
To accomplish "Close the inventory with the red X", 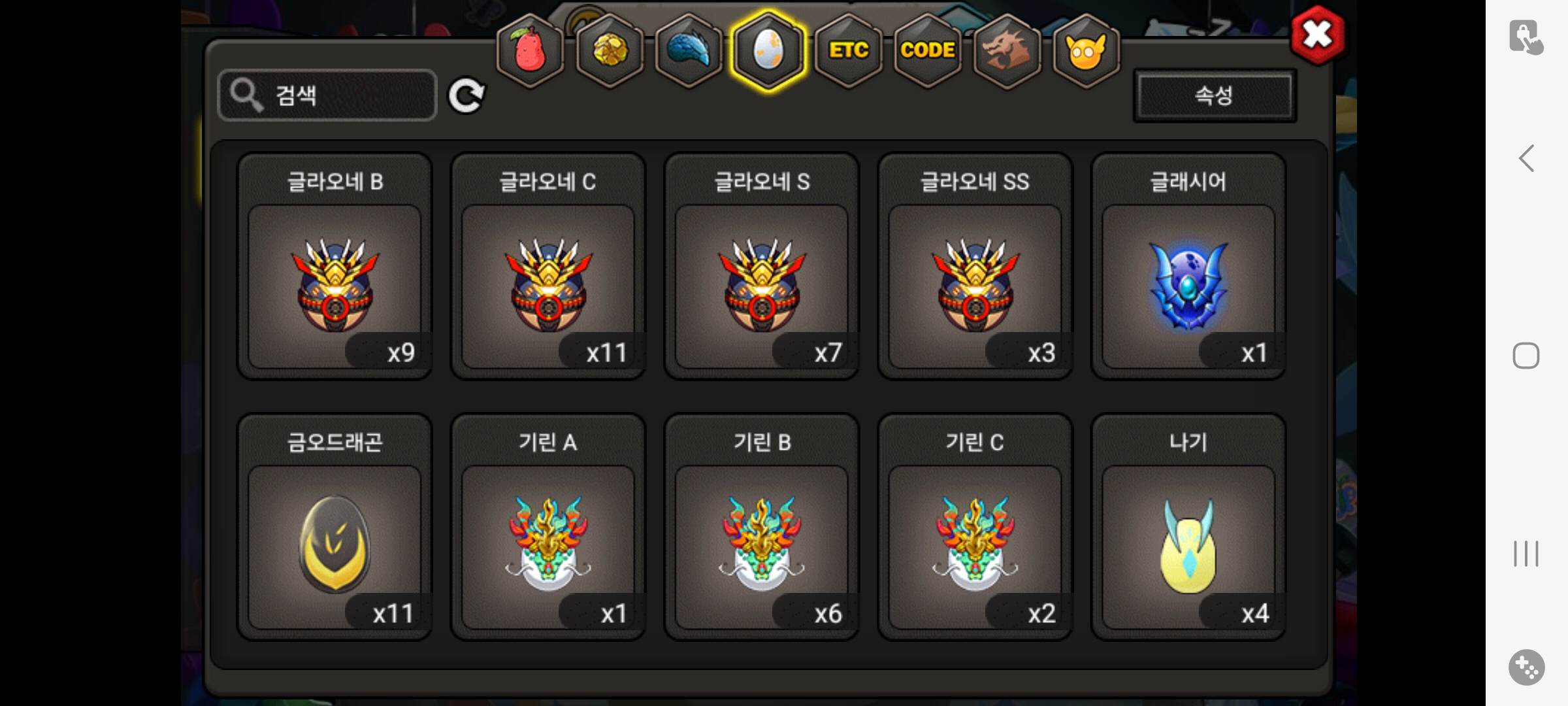I will click(x=1318, y=35).
